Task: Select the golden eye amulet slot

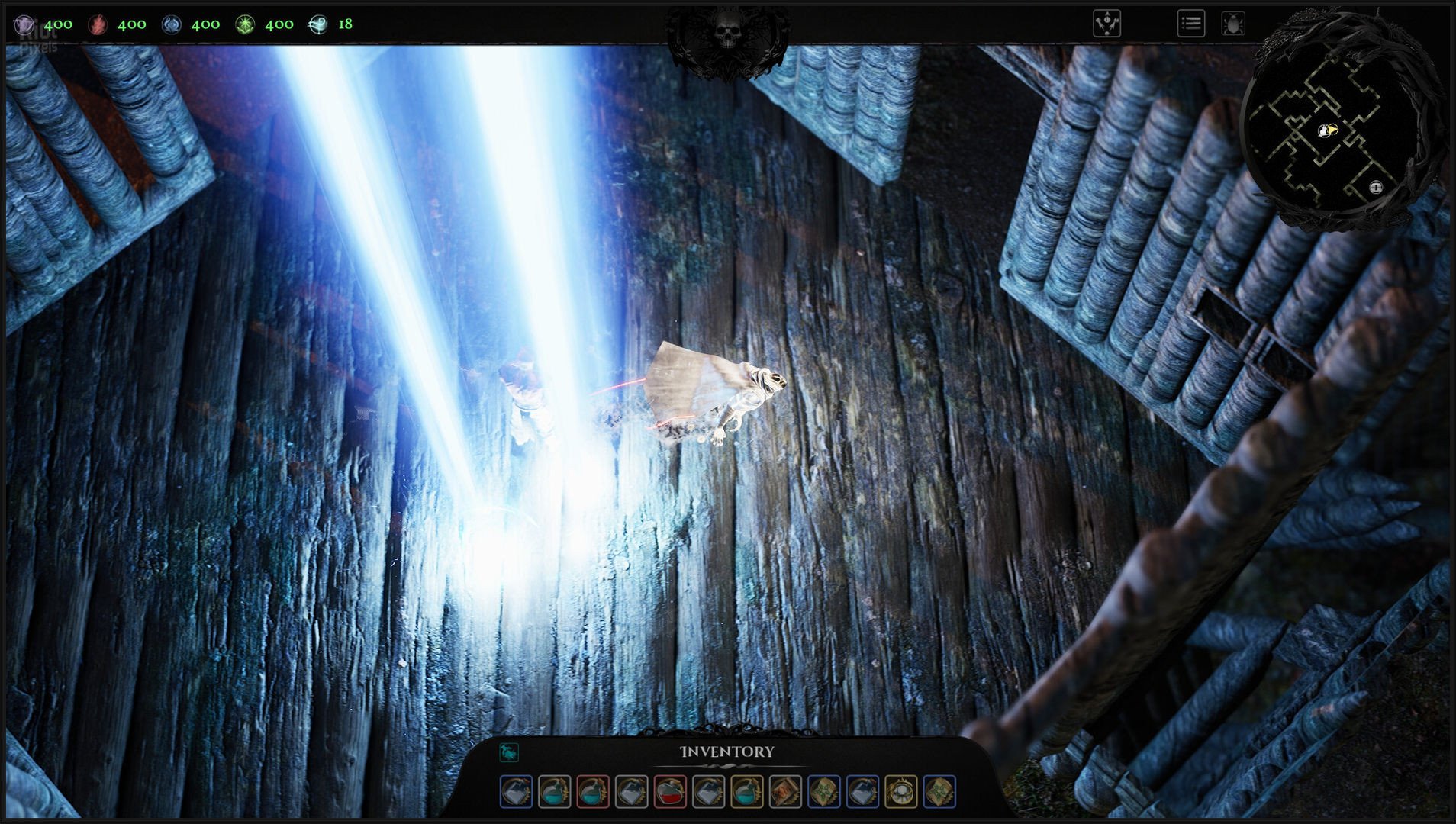Action: click(x=900, y=792)
